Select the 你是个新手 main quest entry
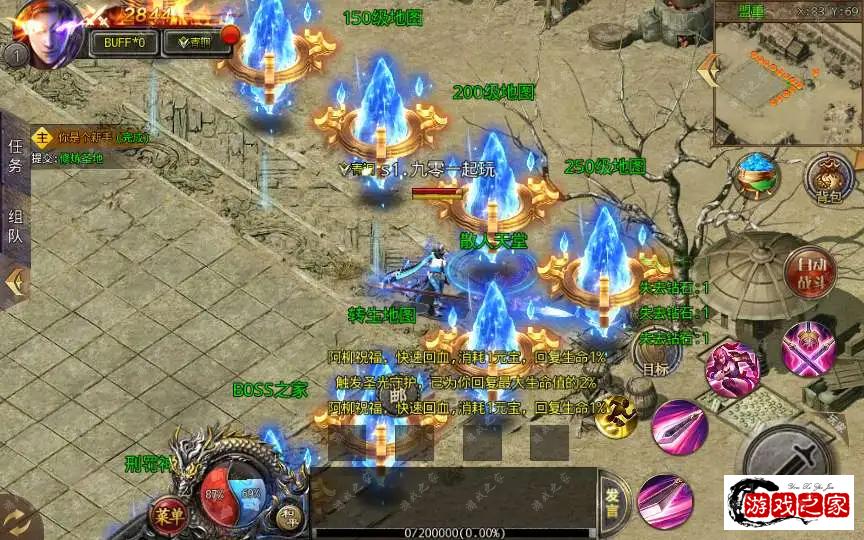Image resolution: width=864 pixels, height=540 pixels. (x=90, y=137)
